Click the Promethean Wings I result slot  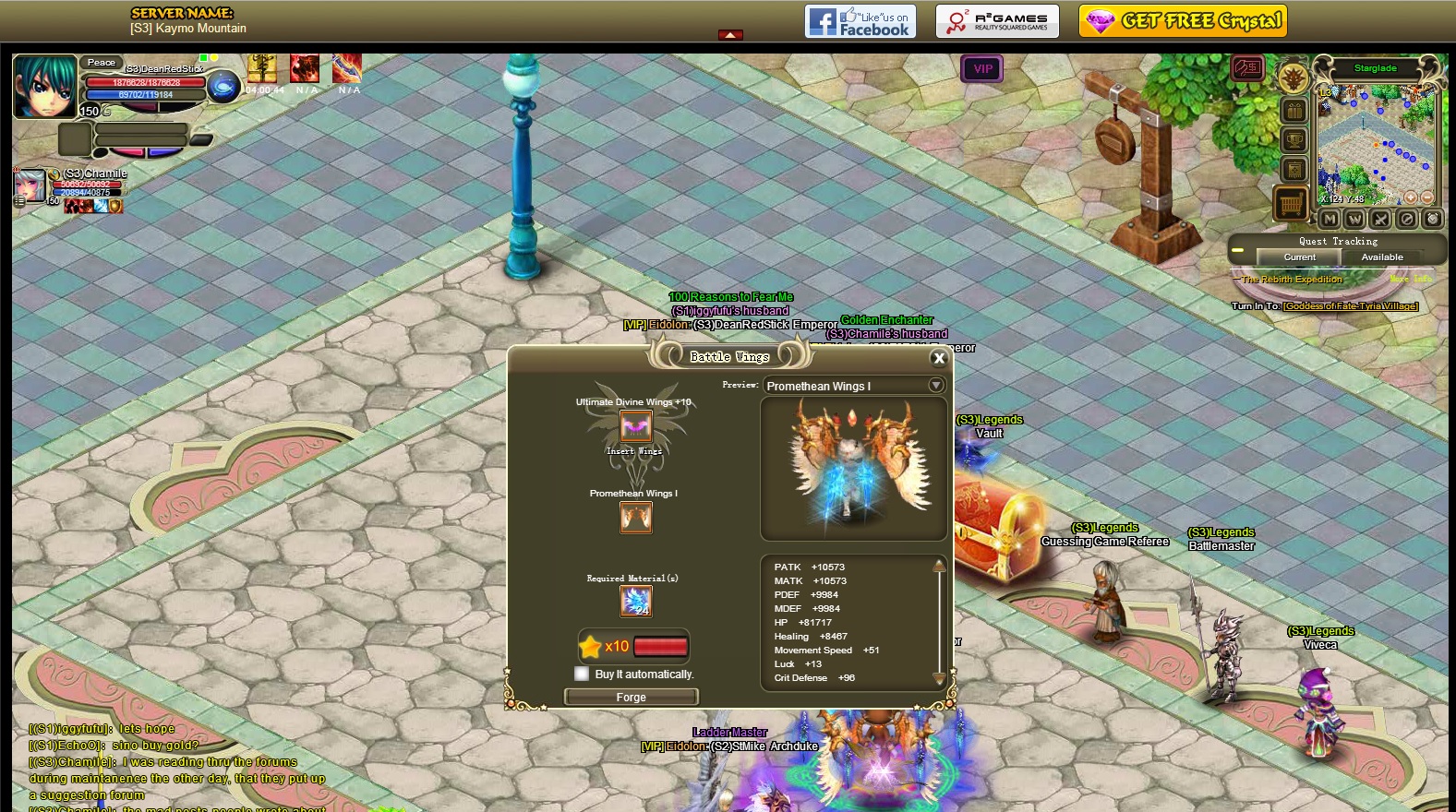tap(635, 518)
